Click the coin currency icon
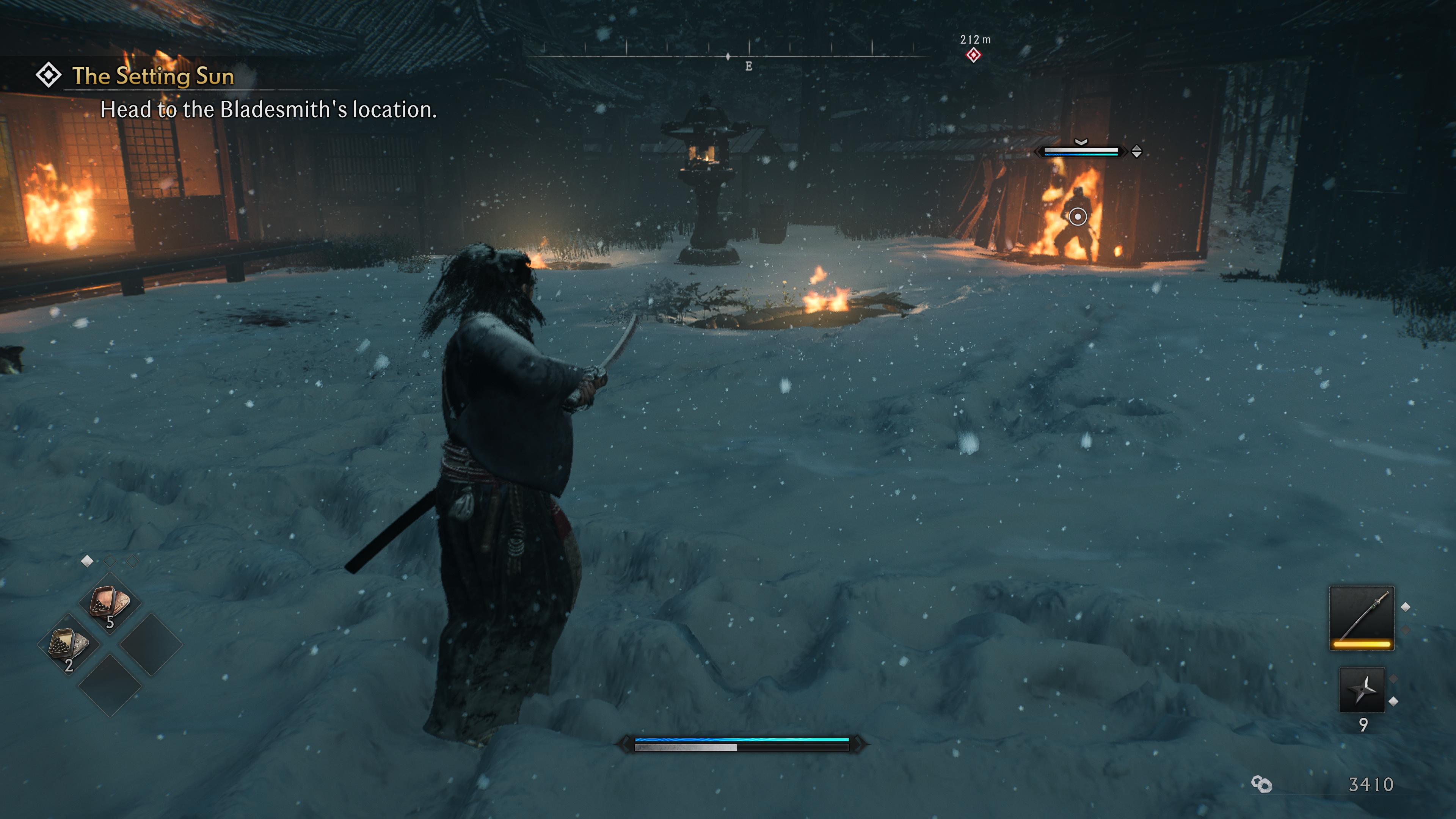 1261,784
